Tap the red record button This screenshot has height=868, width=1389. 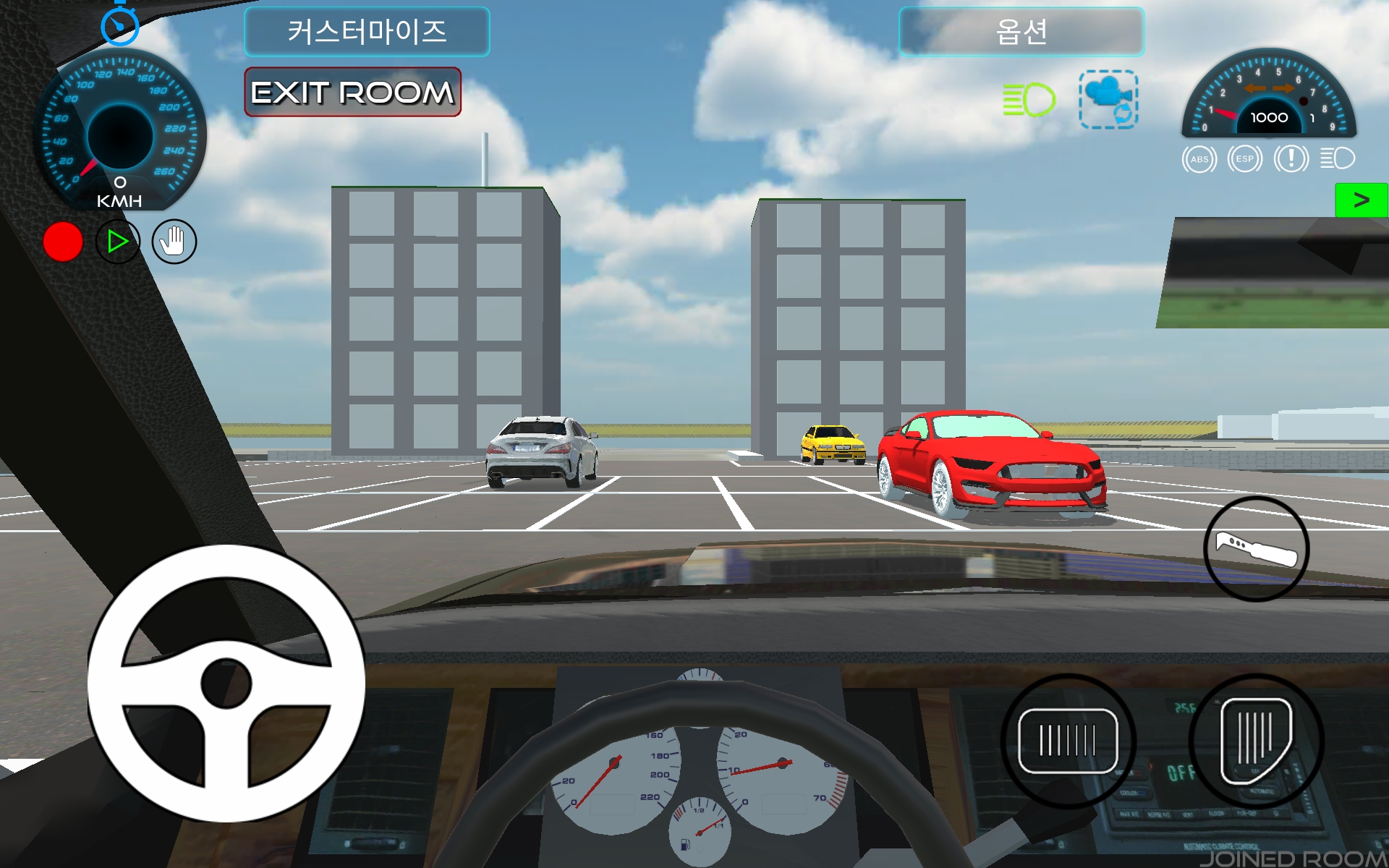tap(63, 242)
